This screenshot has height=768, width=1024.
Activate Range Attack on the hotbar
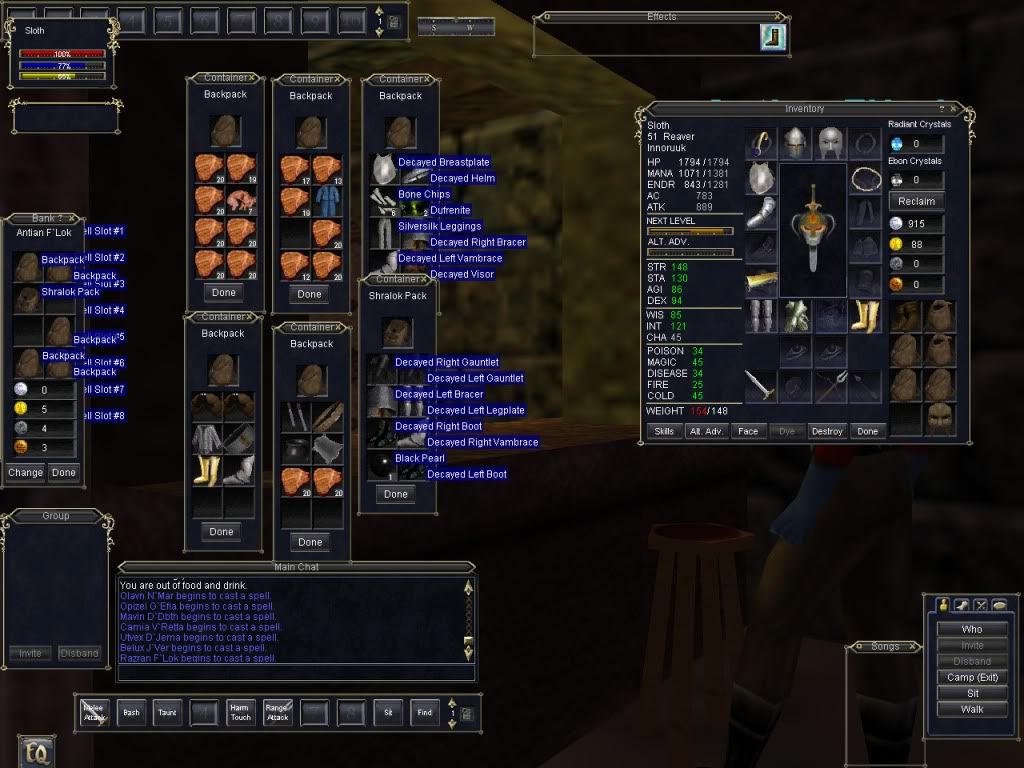click(277, 712)
